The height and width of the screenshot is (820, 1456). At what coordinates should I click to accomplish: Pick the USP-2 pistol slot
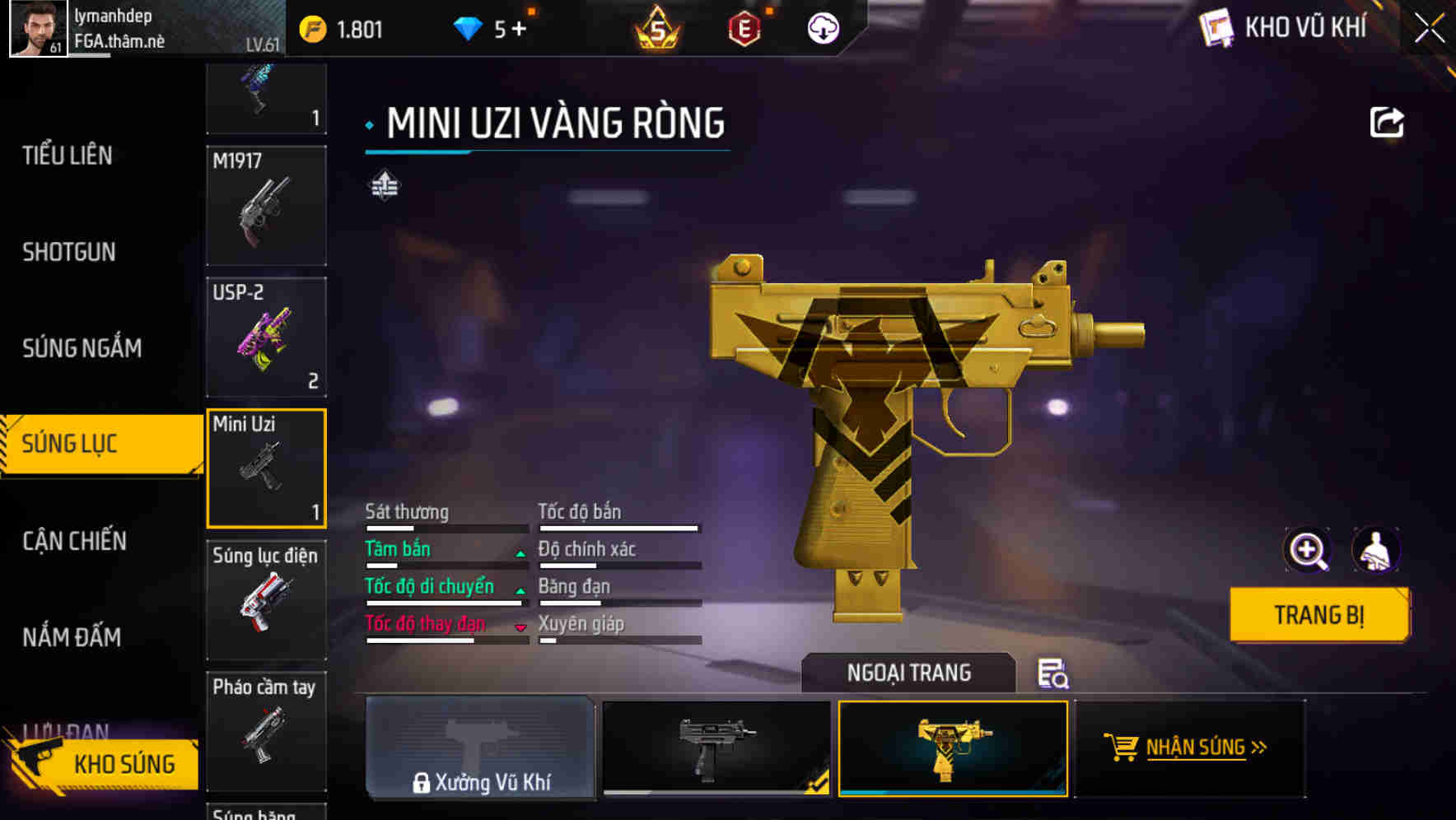(x=266, y=338)
